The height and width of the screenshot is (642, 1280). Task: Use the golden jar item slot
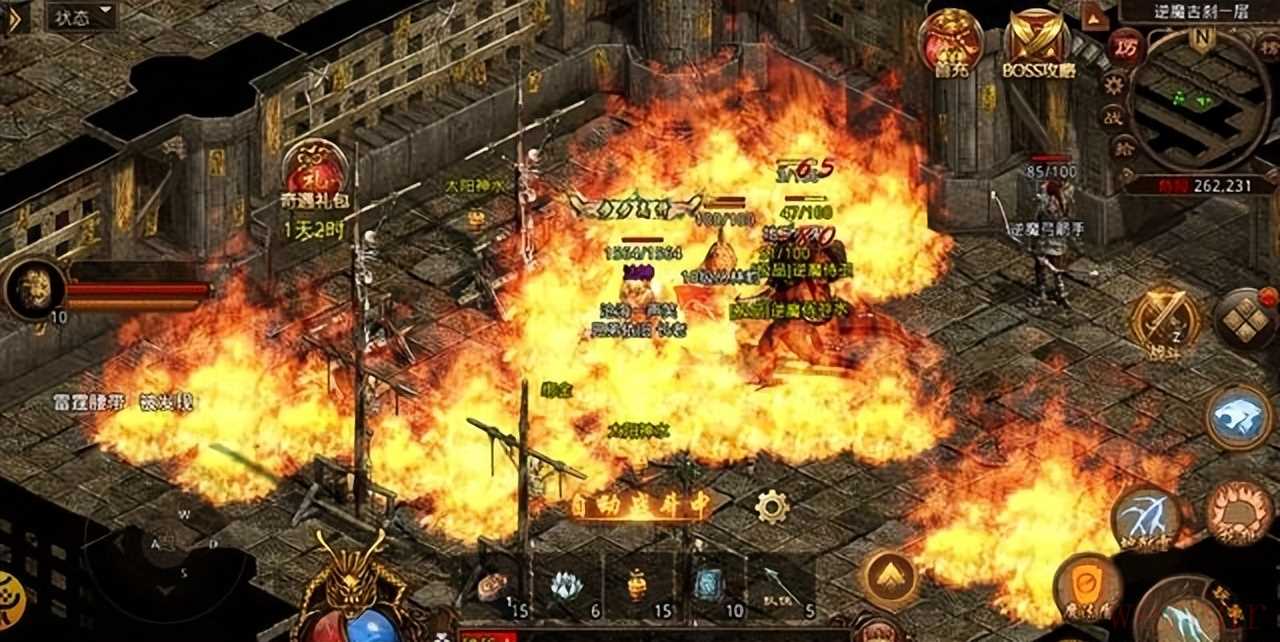(637, 585)
